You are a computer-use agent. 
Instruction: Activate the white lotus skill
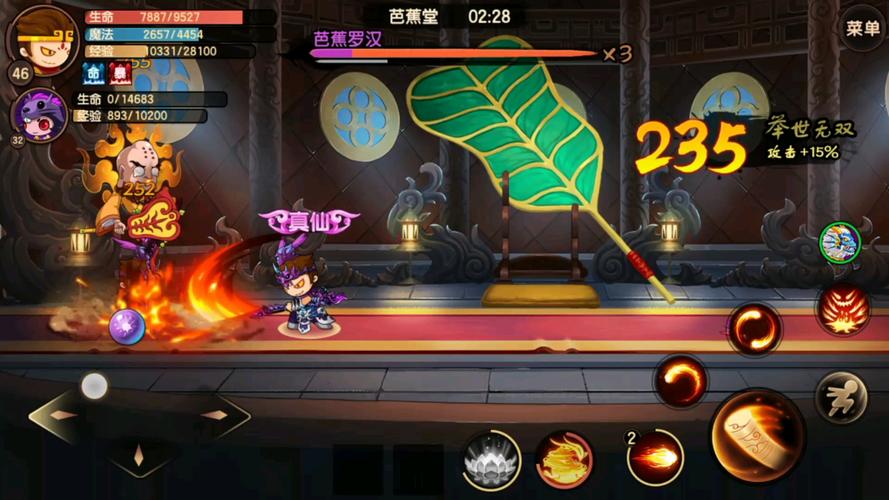(x=491, y=459)
